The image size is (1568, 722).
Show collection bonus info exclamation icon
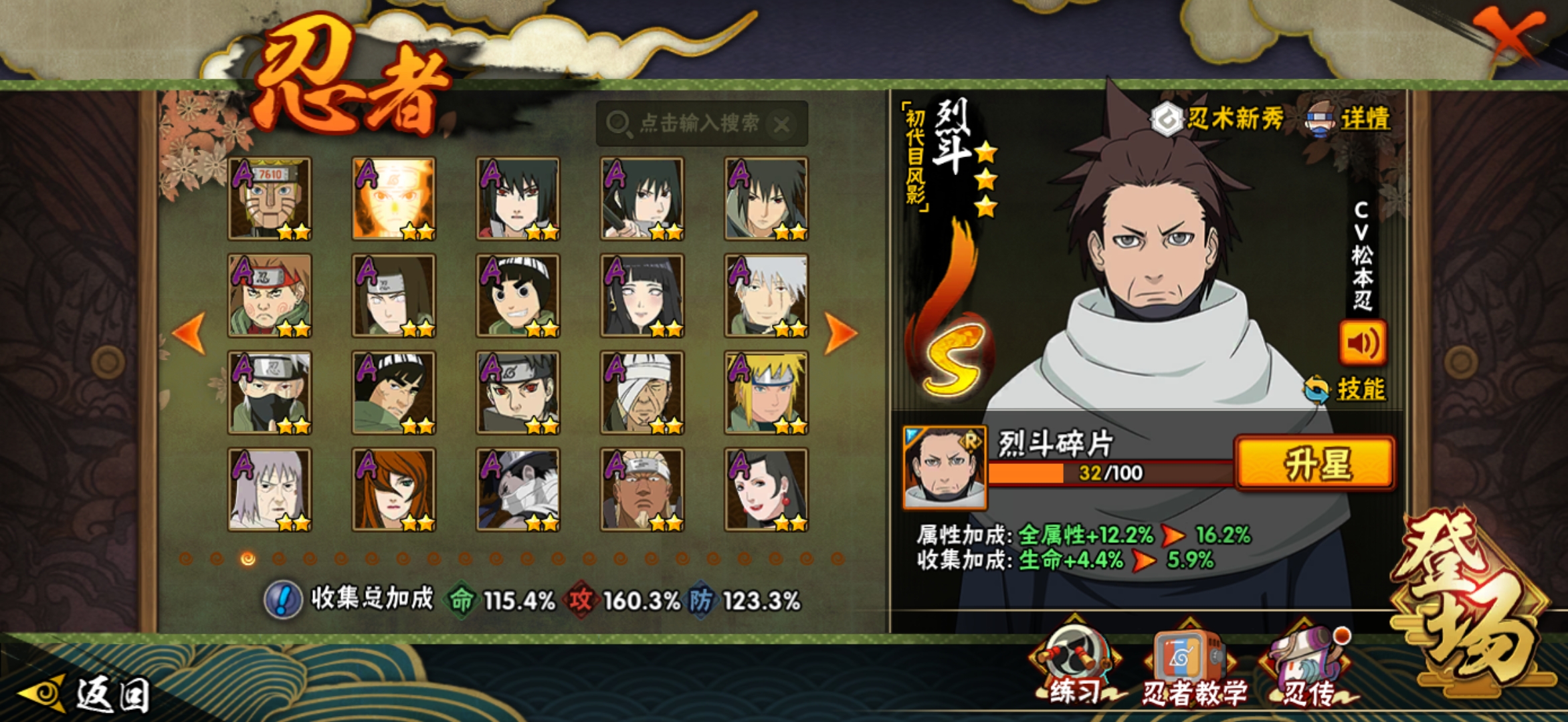tap(283, 600)
